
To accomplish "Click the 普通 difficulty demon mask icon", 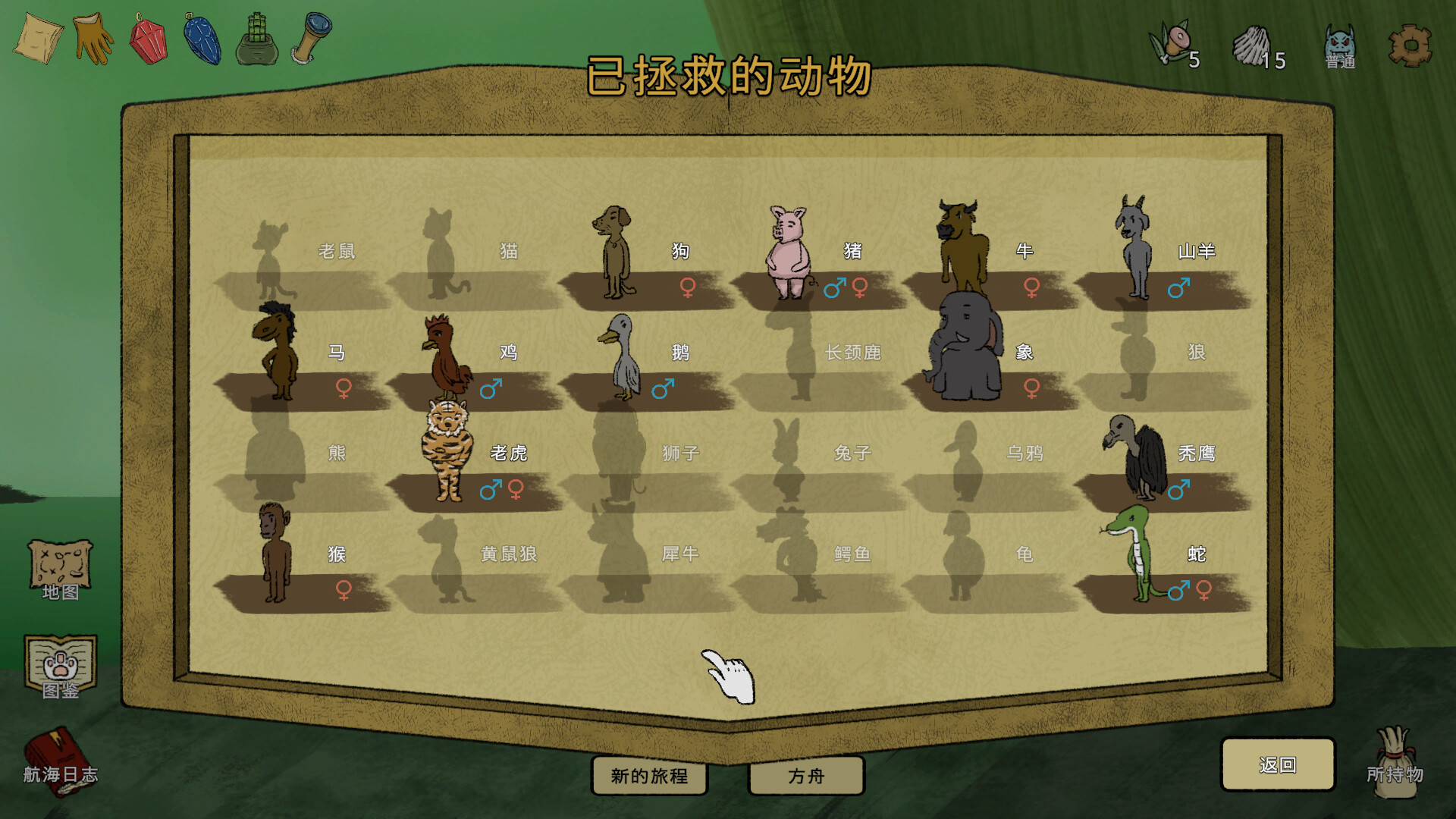I will [x=1340, y=45].
